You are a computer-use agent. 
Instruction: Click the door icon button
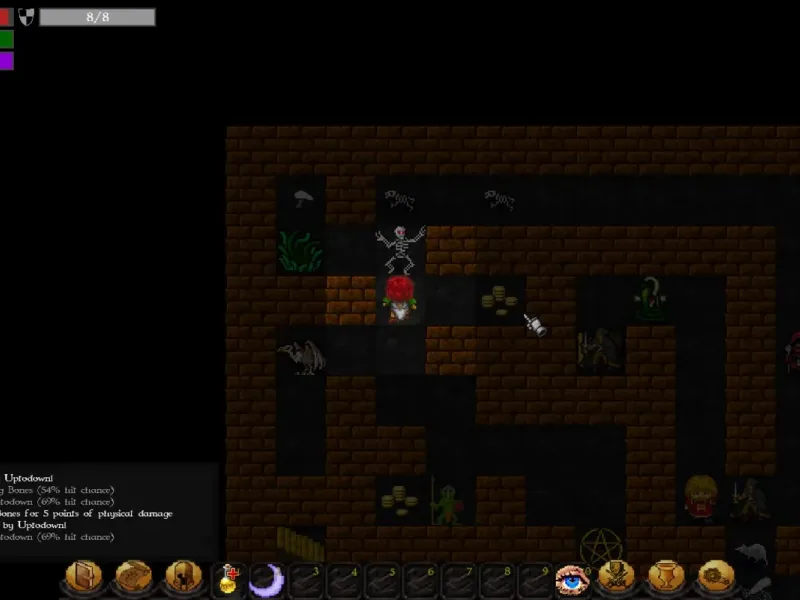(83, 577)
